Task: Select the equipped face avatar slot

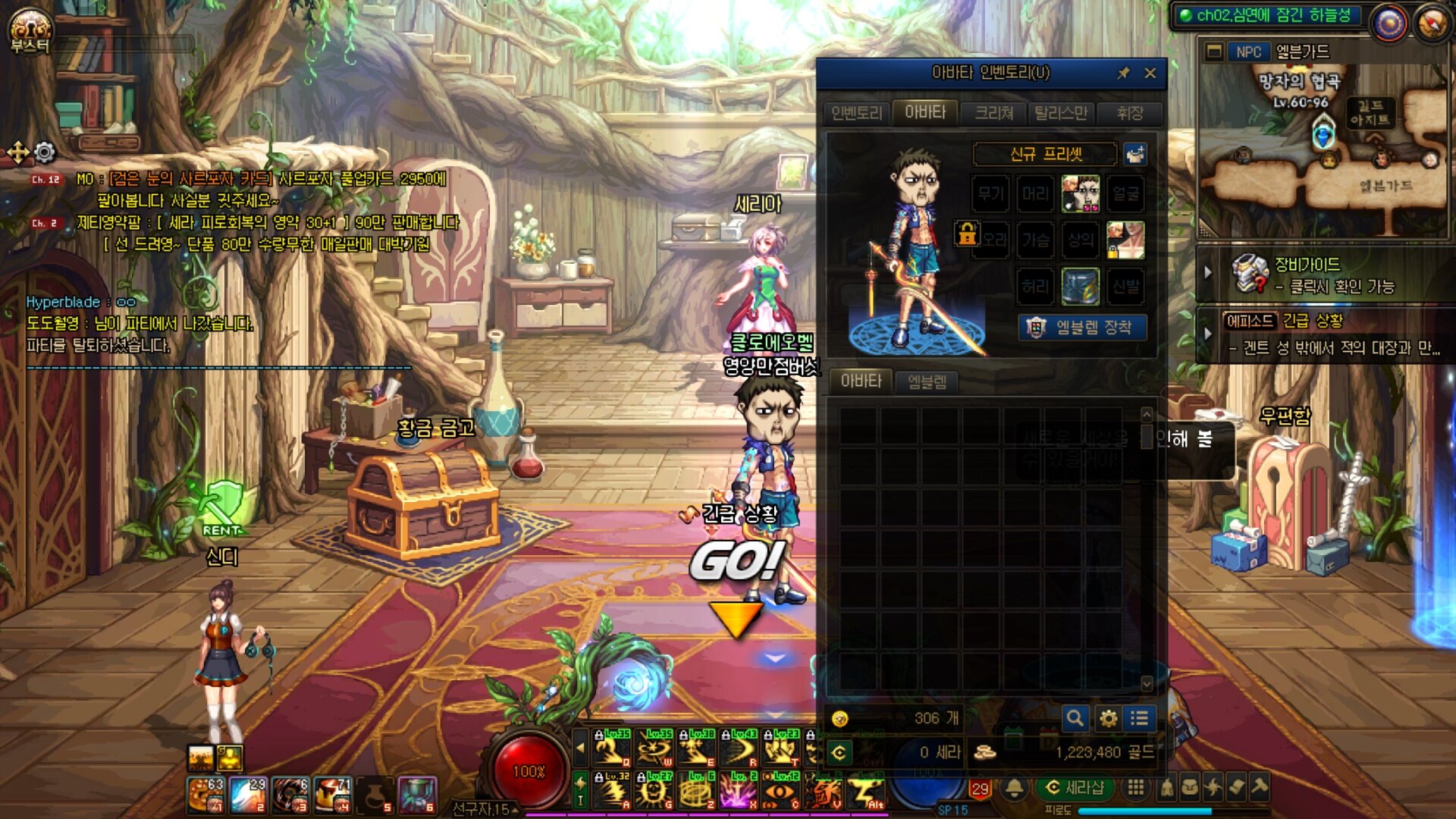Action: pyautogui.click(x=1080, y=194)
